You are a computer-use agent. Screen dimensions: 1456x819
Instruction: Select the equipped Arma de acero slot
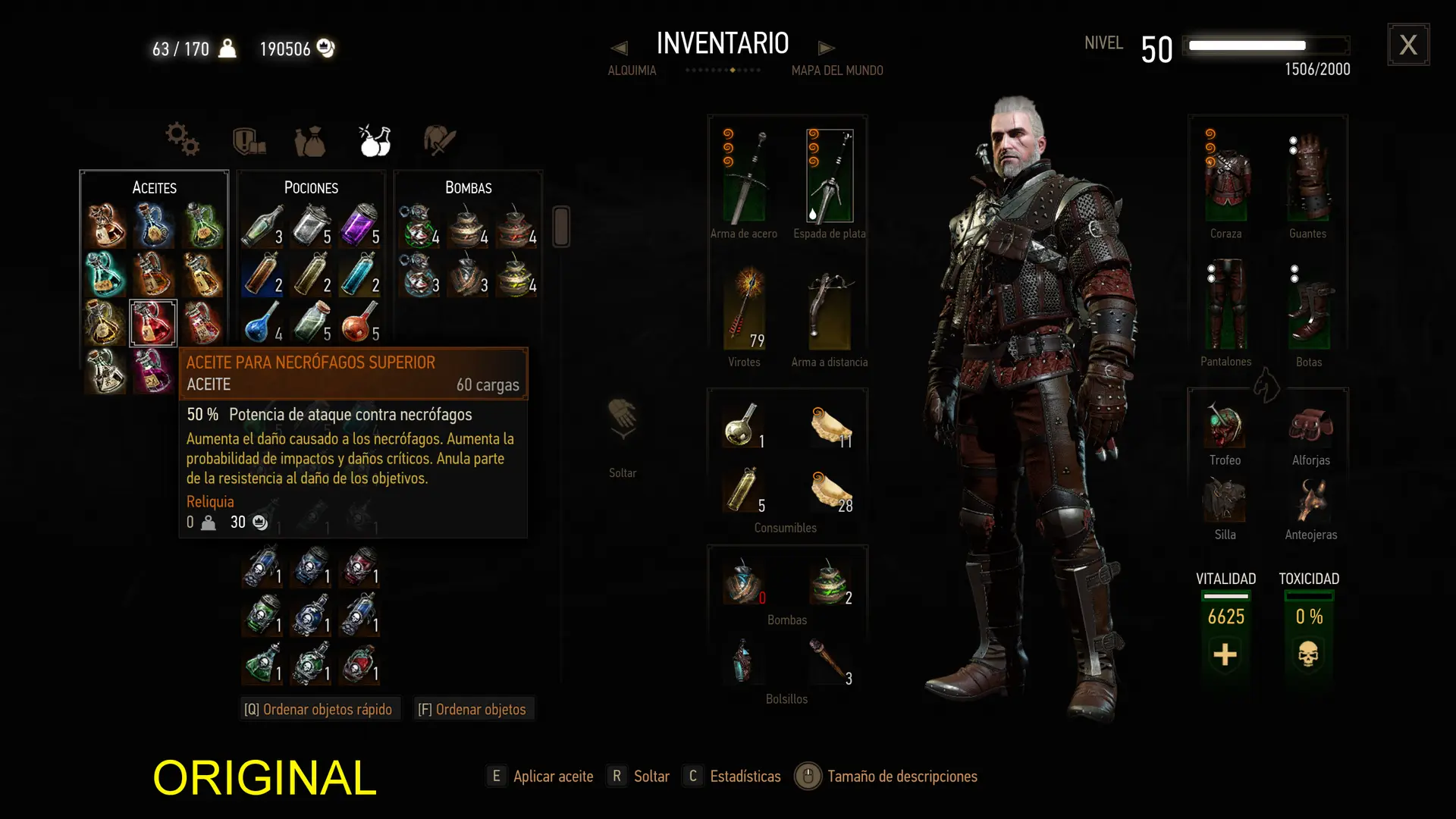tap(744, 177)
